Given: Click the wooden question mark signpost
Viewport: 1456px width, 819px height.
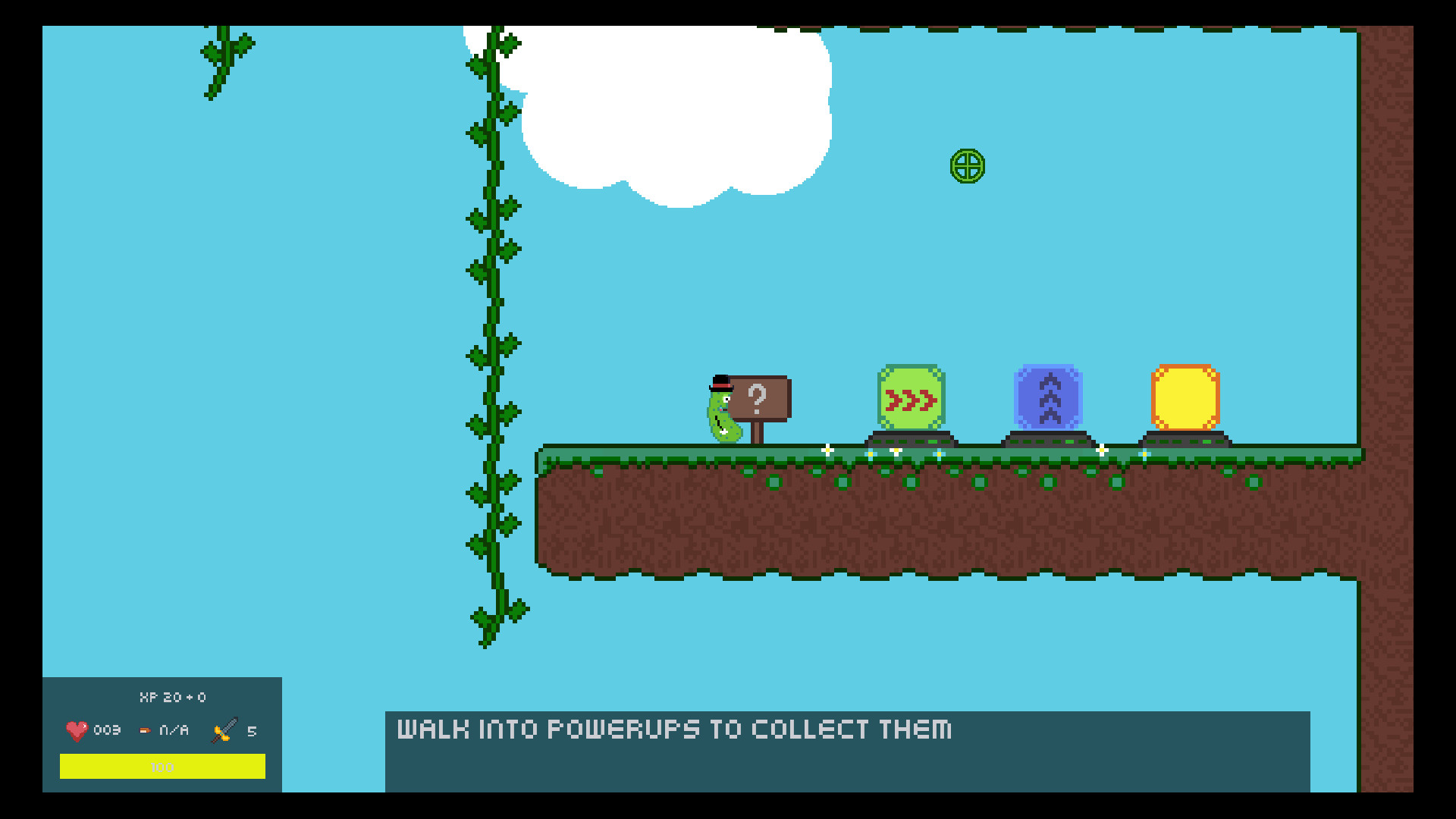Looking at the screenshot, I should point(757,397).
